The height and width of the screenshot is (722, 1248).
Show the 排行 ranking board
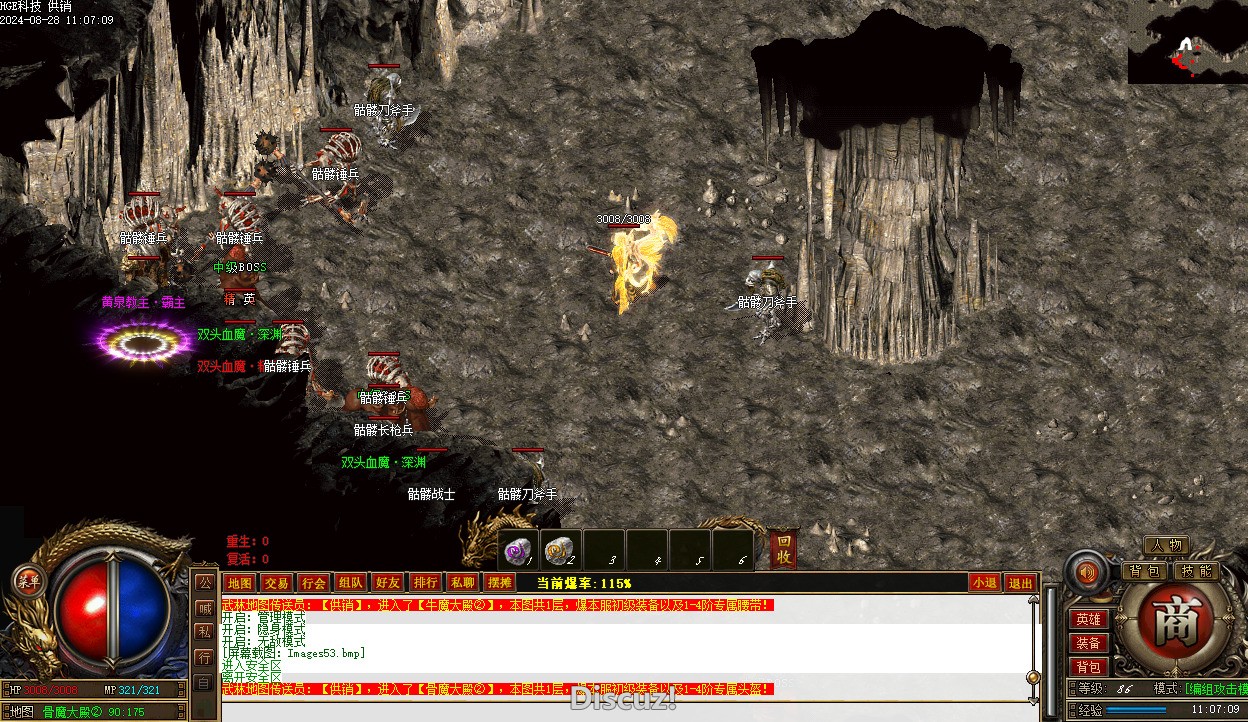pyautogui.click(x=425, y=583)
